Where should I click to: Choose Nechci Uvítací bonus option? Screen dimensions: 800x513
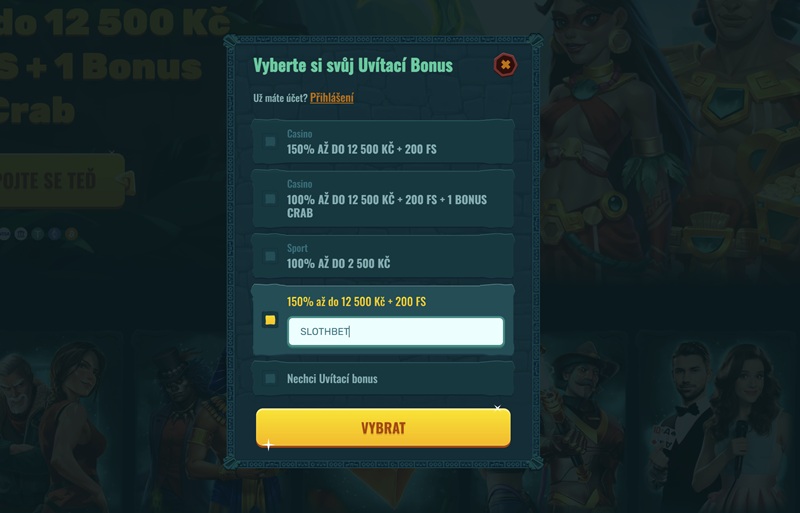pos(270,379)
